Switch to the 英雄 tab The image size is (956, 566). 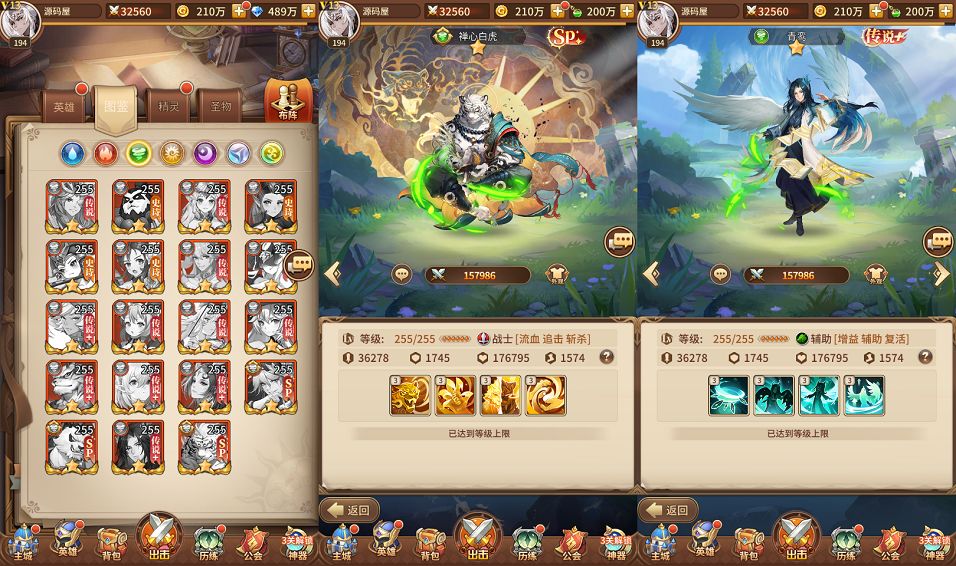tap(64, 108)
